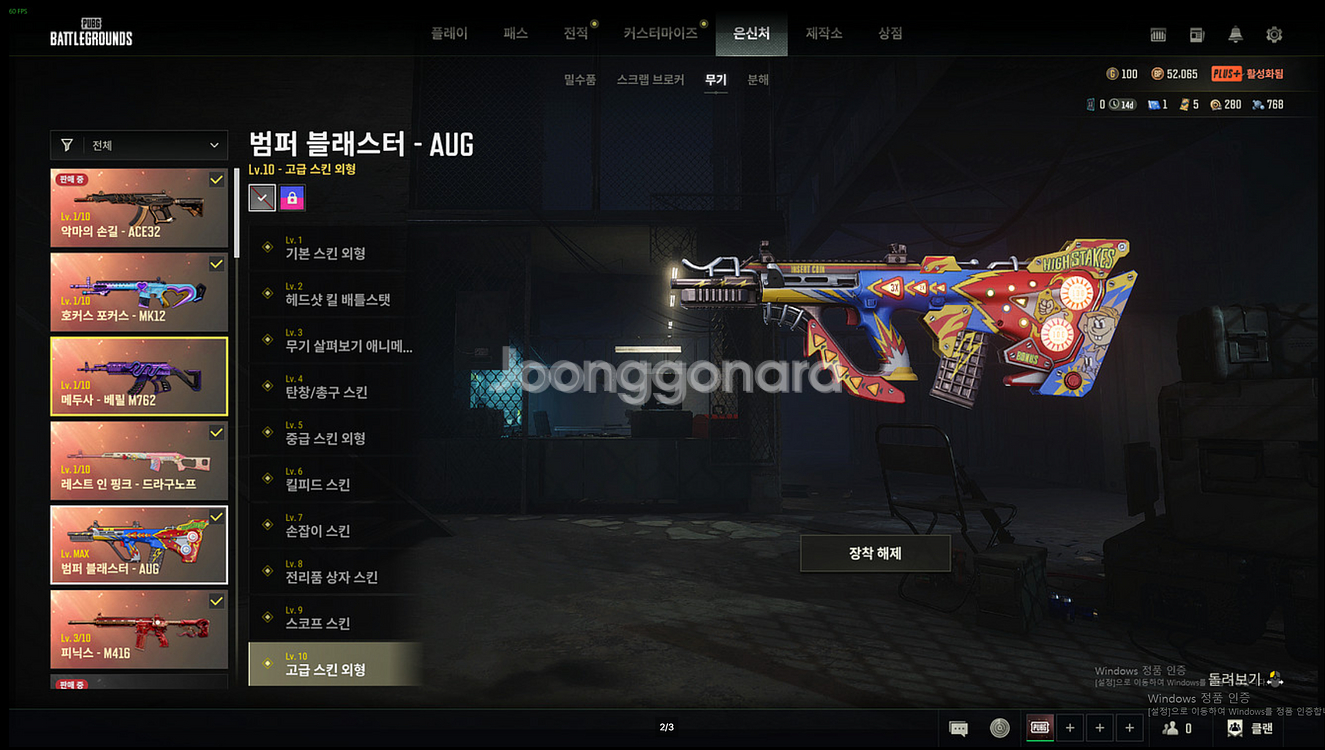Open the 커스터마이즈 tab

click(660, 34)
